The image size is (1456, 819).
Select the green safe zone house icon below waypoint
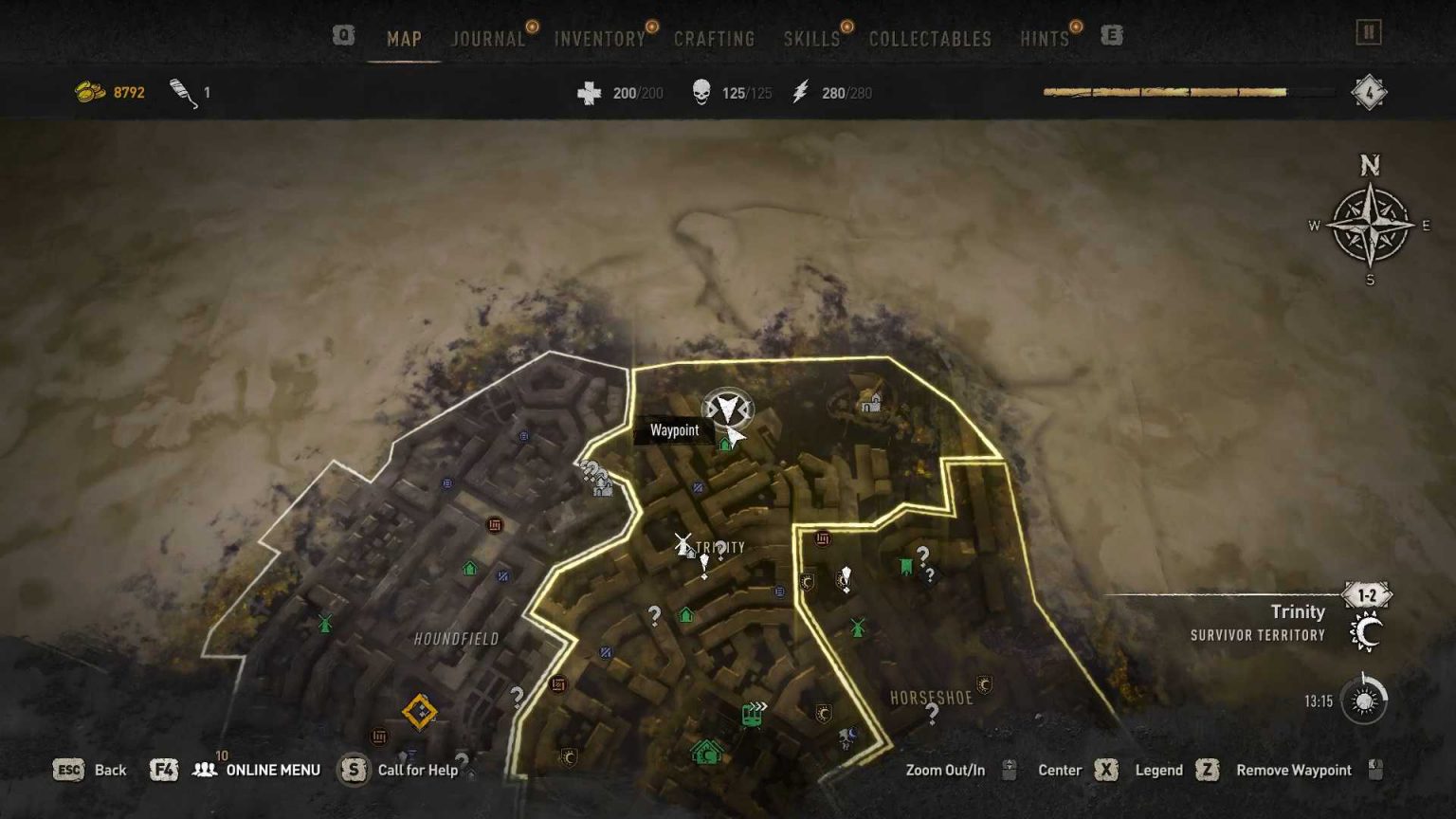click(x=723, y=444)
